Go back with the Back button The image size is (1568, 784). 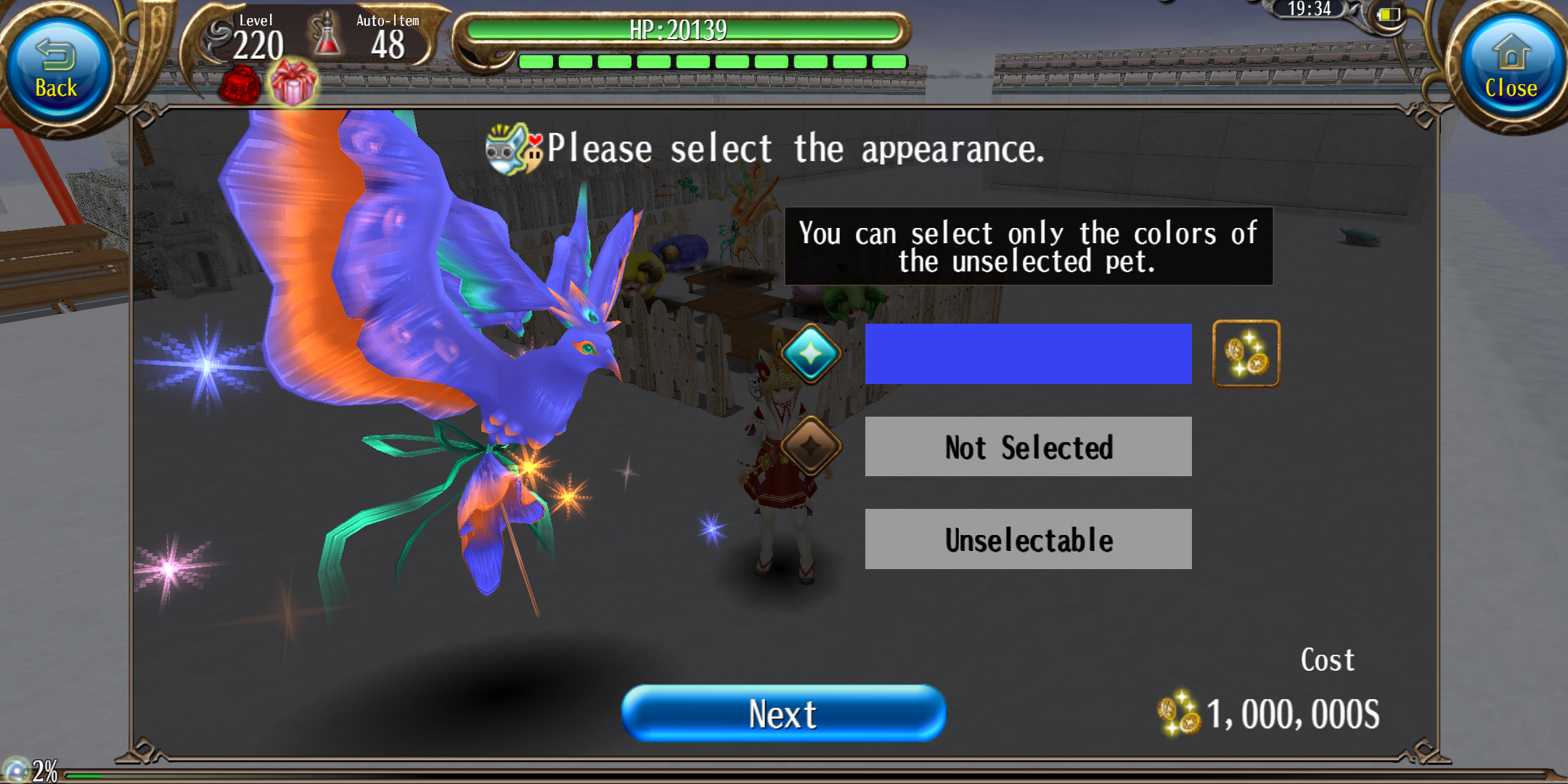coord(57,70)
